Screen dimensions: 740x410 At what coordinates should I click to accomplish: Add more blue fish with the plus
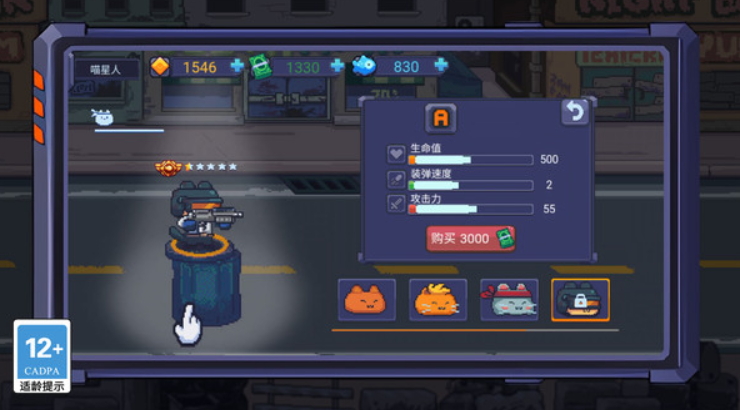[440, 66]
